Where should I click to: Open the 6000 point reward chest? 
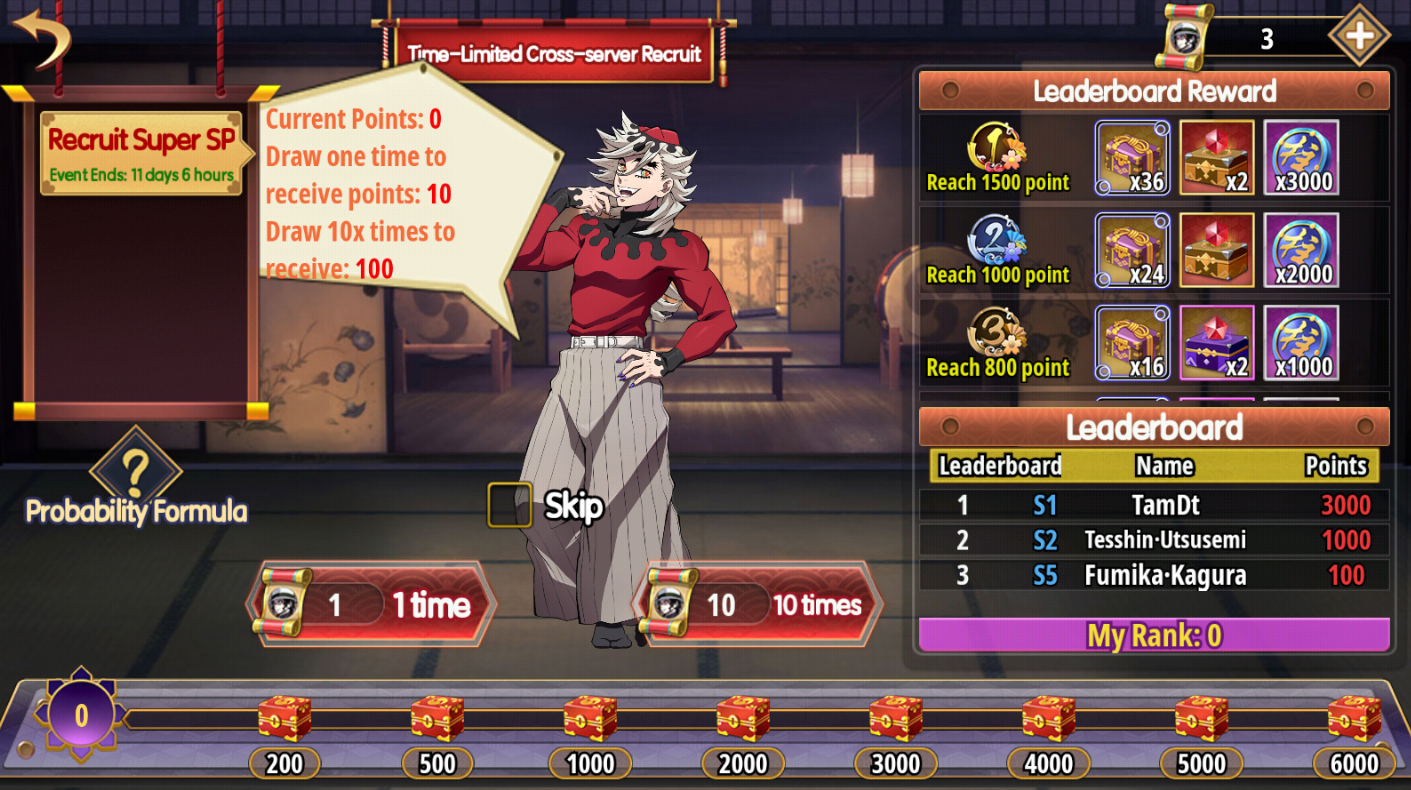pos(1354,718)
